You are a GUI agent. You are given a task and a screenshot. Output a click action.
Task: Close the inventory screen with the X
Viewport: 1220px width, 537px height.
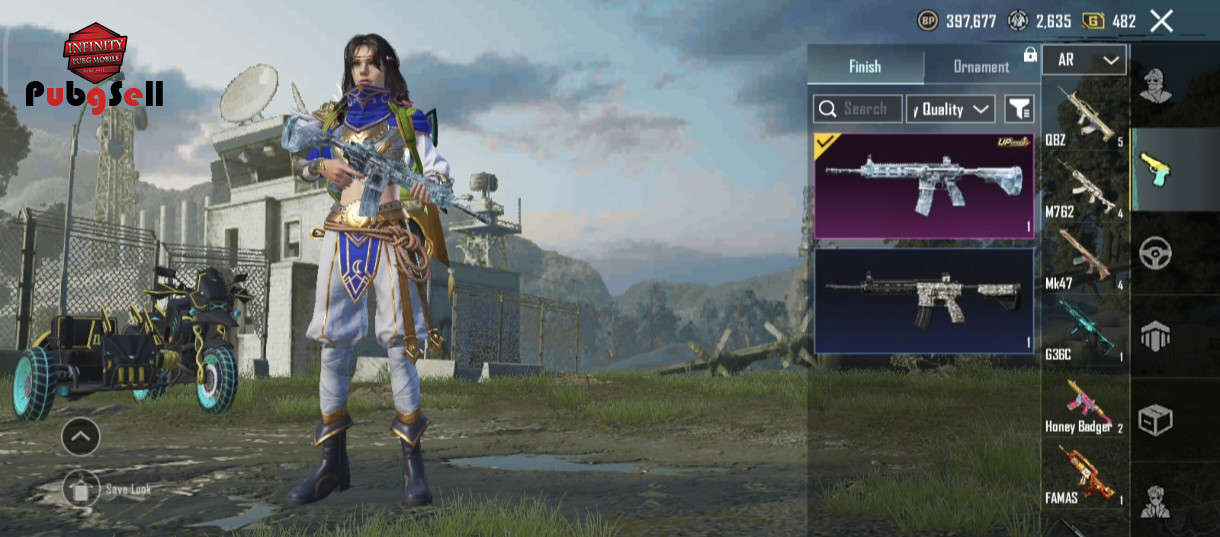pyautogui.click(x=1161, y=21)
